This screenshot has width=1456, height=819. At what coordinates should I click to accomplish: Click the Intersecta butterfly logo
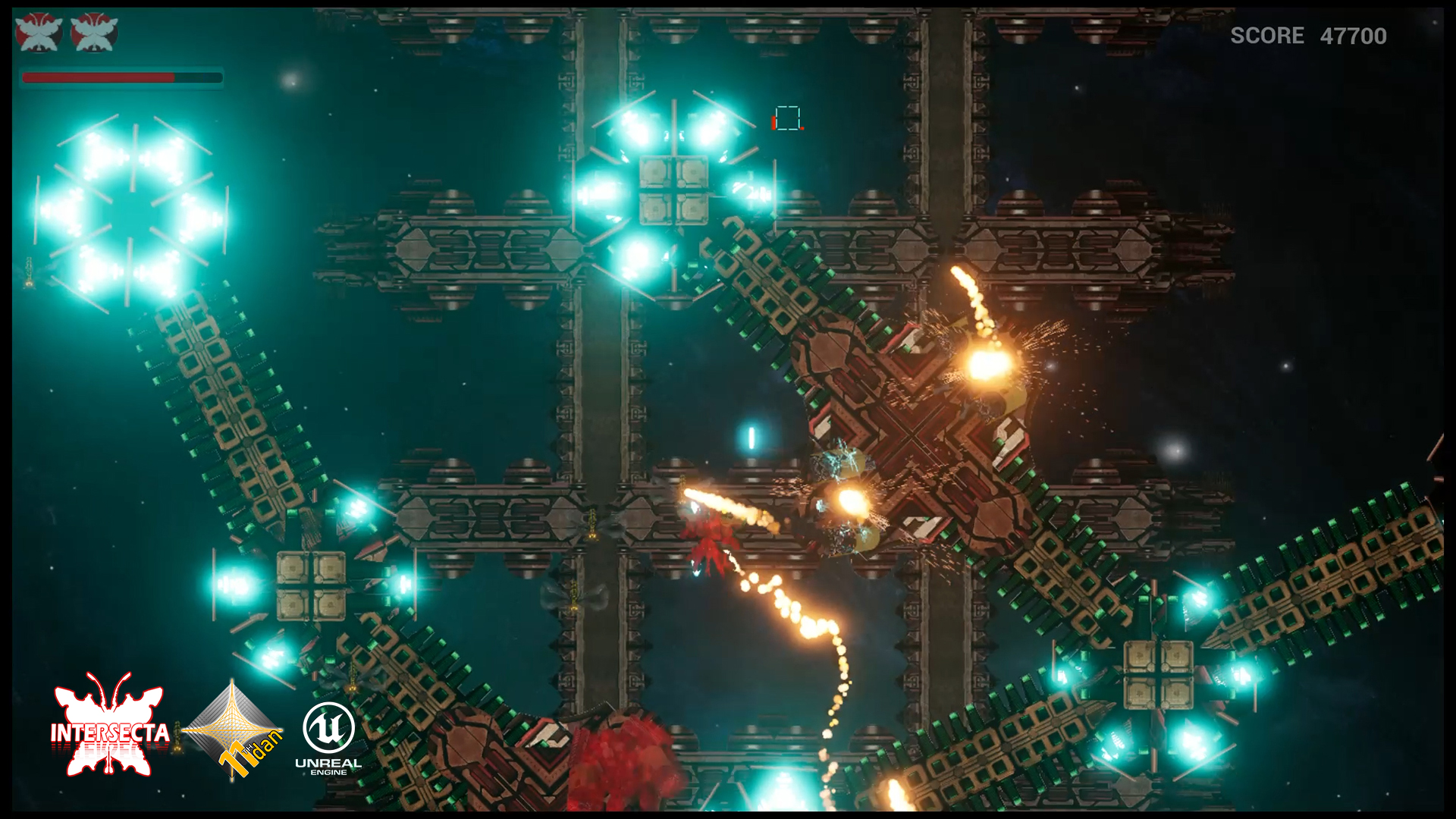pyautogui.click(x=110, y=726)
